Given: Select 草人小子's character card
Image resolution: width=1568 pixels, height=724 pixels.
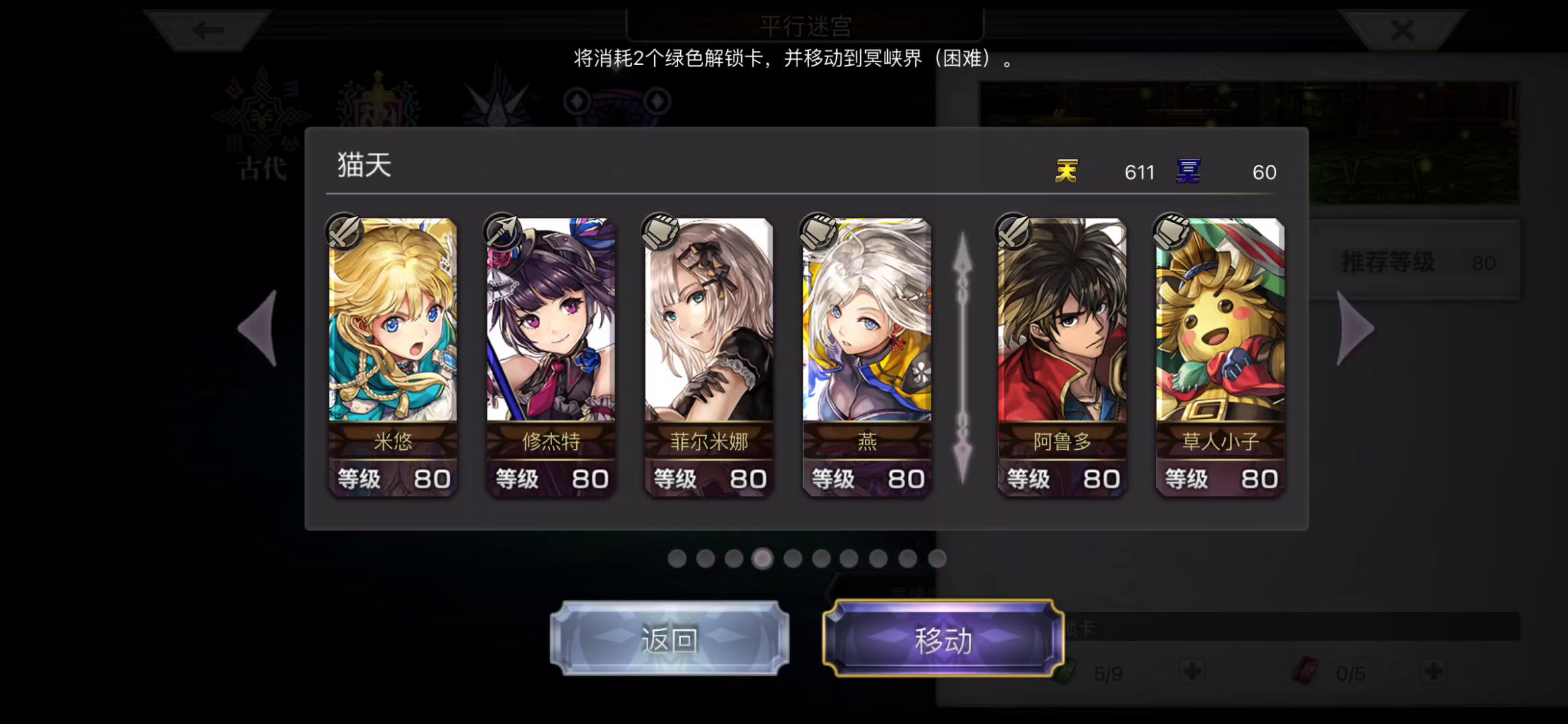Looking at the screenshot, I should click(1218, 355).
